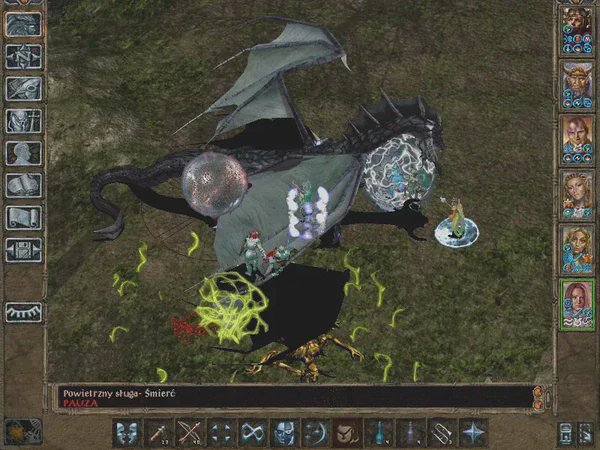Use the crescent moon action icon

(316, 432)
